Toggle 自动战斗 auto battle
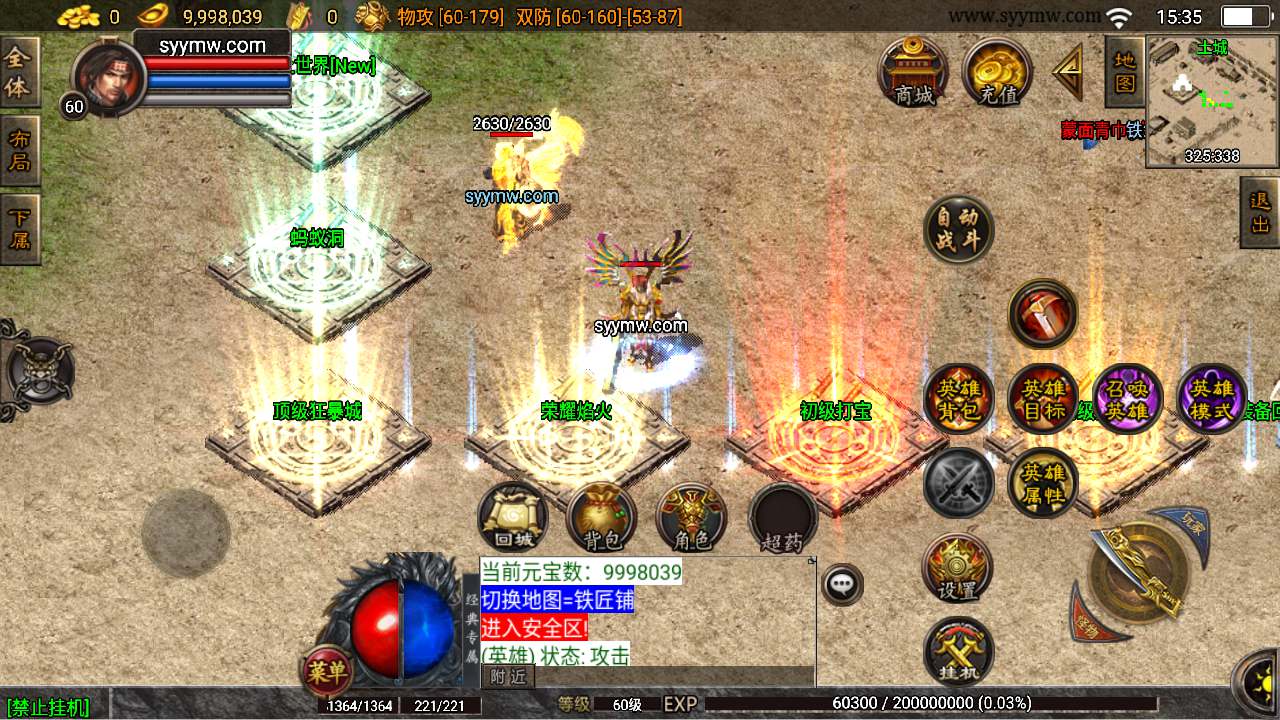 (958, 229)
